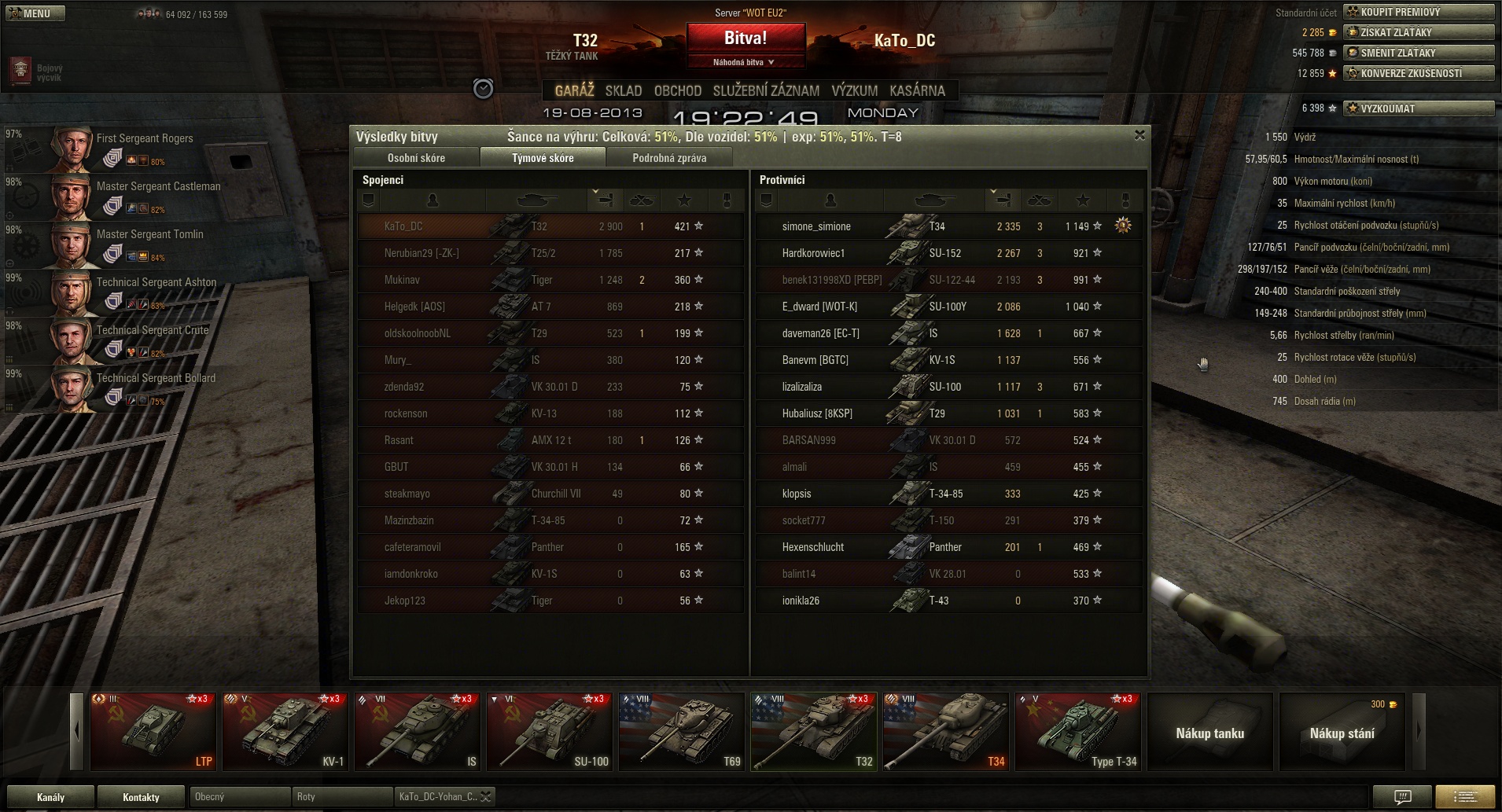Close the Výsledky bitvy window
The height and width of the screenshot is (812, 1502).
(1139, 135)
